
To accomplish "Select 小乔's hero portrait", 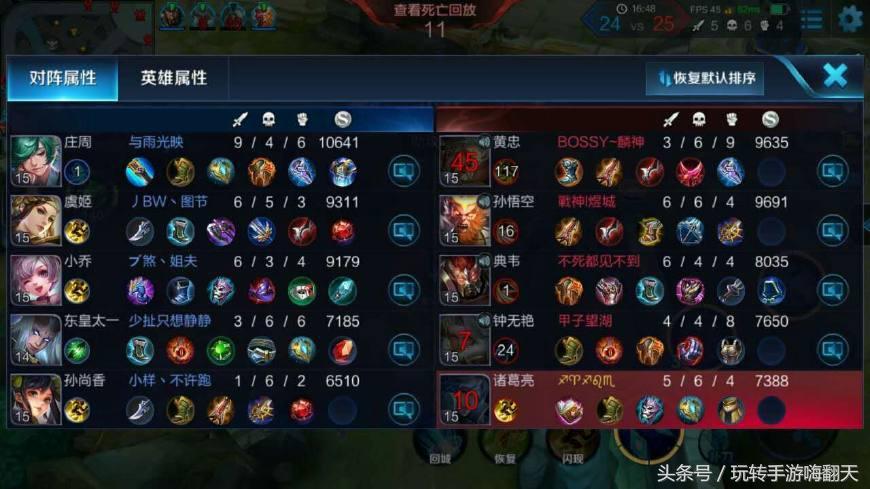I will 35,279.
